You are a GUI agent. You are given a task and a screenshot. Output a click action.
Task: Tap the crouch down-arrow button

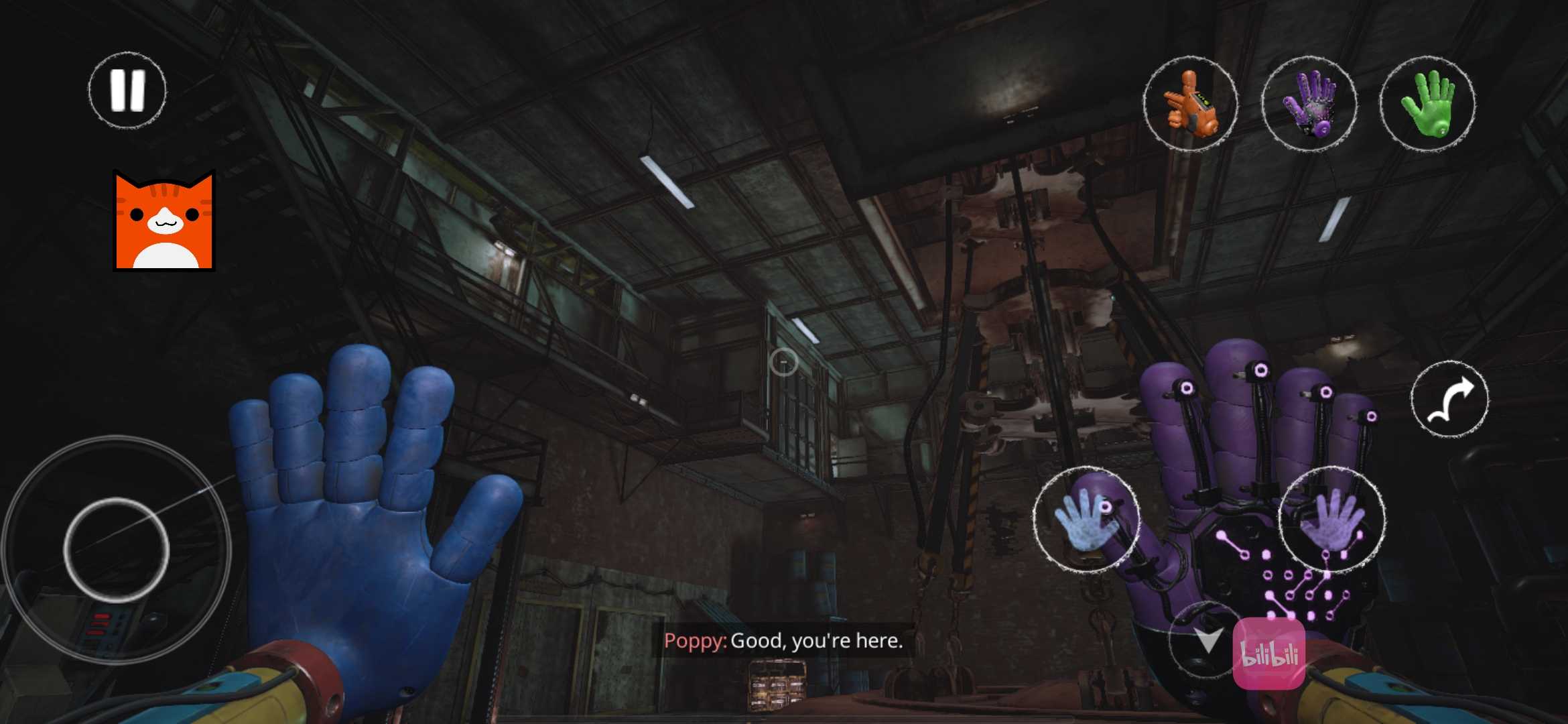(x=1206, y=640)
